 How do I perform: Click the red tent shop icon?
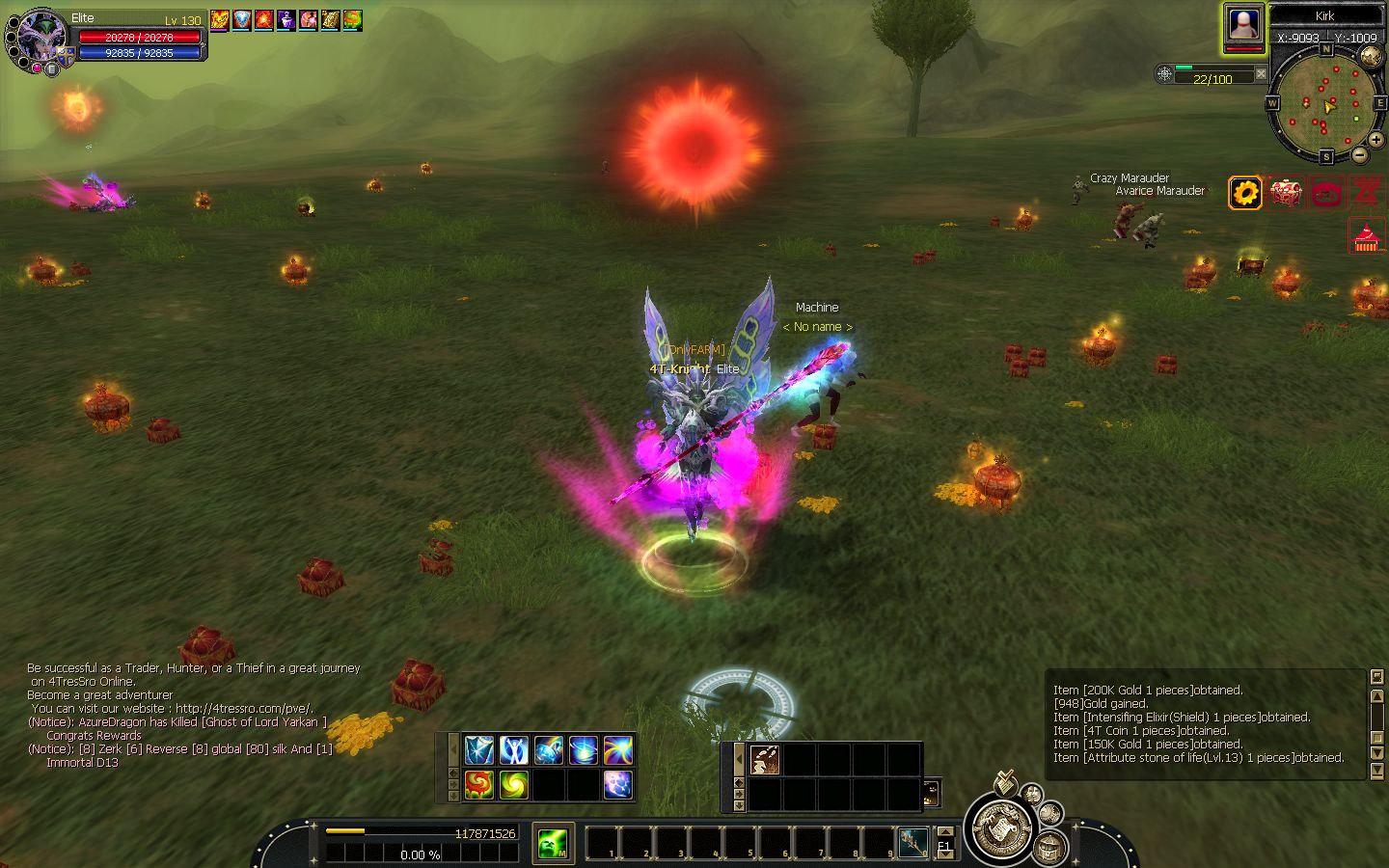pyautogui.click(x=1364, y=236)
